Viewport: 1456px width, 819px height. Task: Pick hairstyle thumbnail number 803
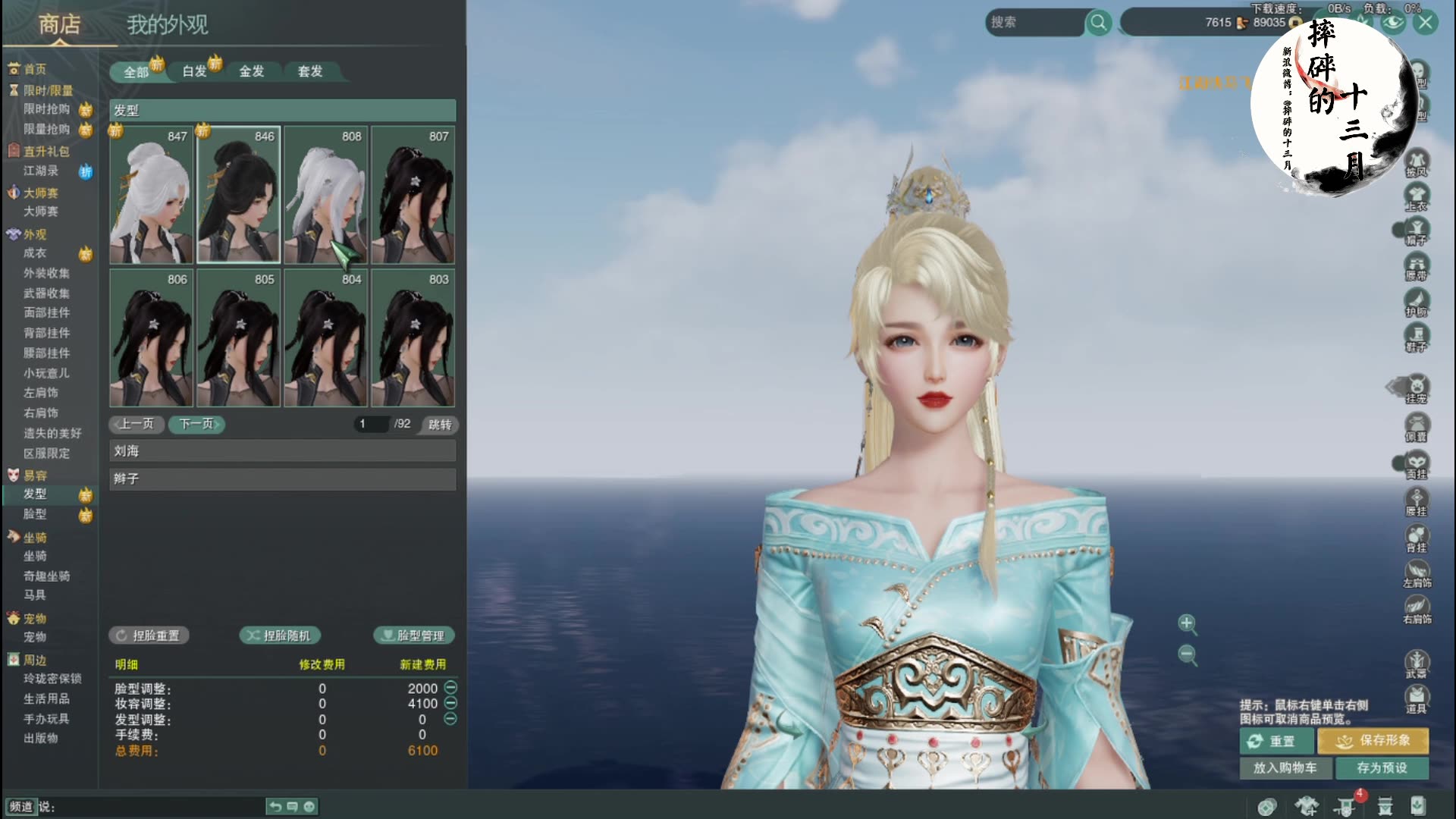tap(413, 338)
